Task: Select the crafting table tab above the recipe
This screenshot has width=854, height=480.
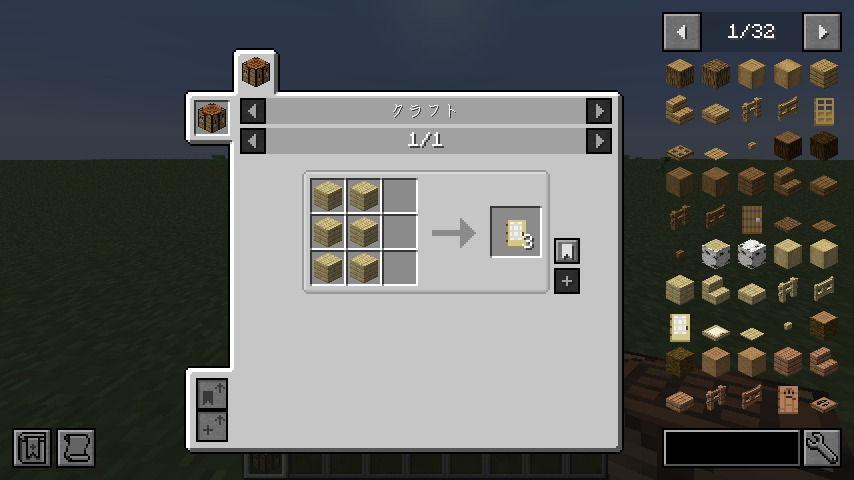Action: click(x=256, y=72)
